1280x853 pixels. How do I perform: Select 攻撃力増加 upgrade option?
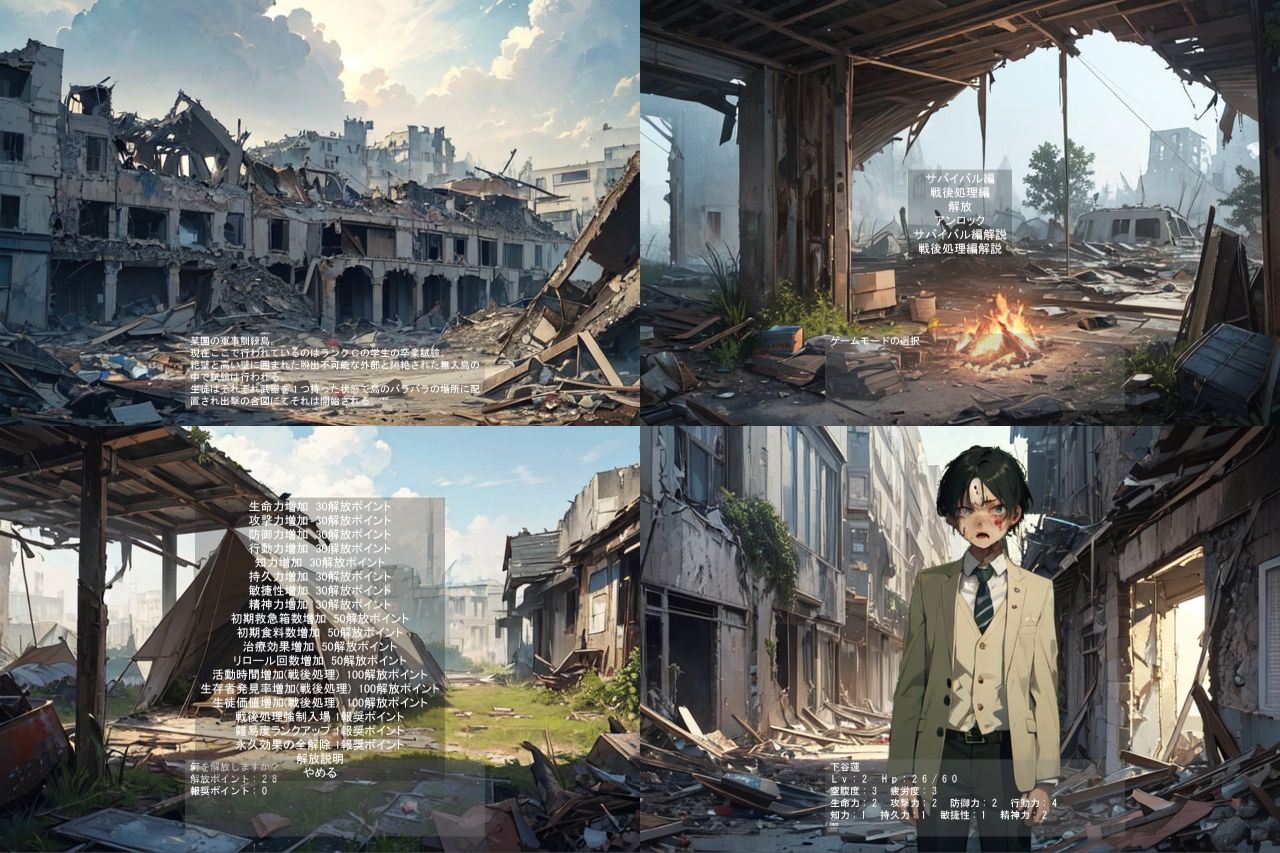320,520
